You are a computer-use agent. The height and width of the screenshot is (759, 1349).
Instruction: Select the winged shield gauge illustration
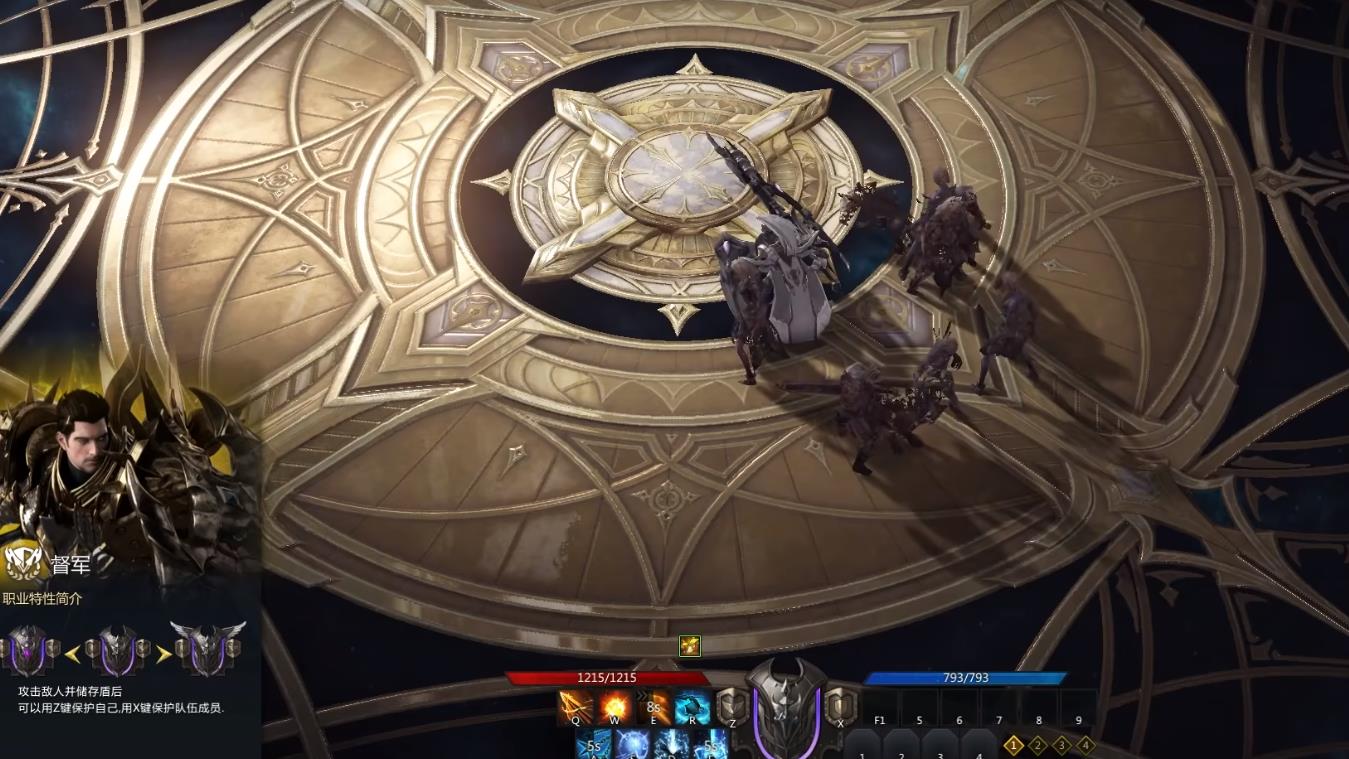207,649
